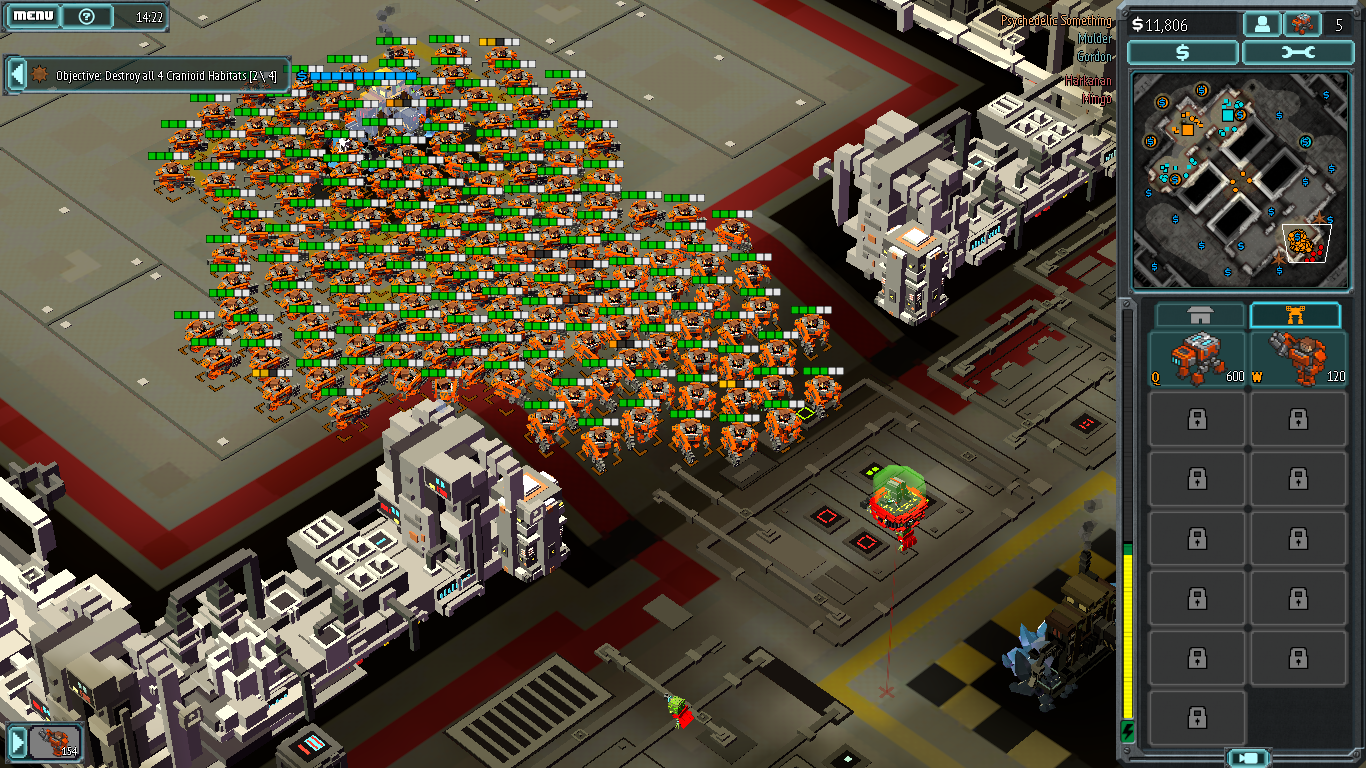Viewport: 1366px width, 768px height.
Task: Switch to the units tab
Action: (x=1295, y=315)
